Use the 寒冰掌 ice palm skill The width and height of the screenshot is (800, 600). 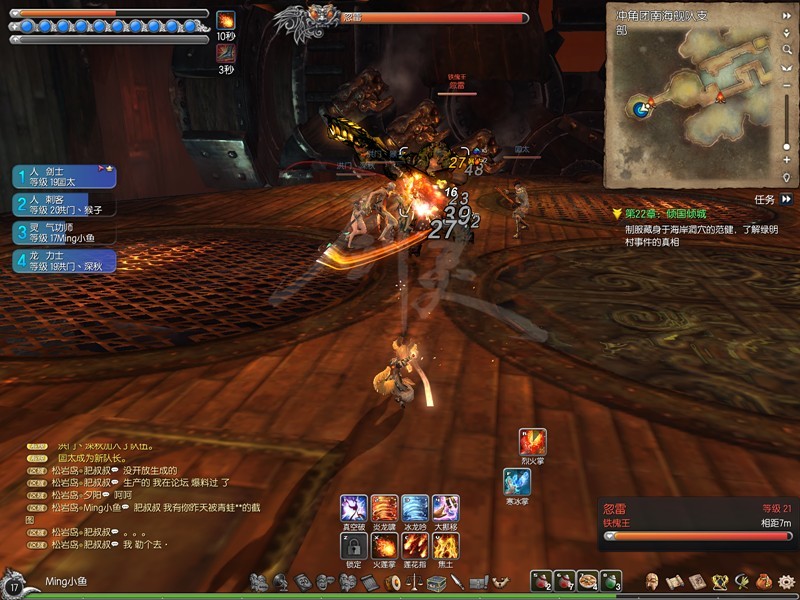pyautogui.click(x=517, y=481)
